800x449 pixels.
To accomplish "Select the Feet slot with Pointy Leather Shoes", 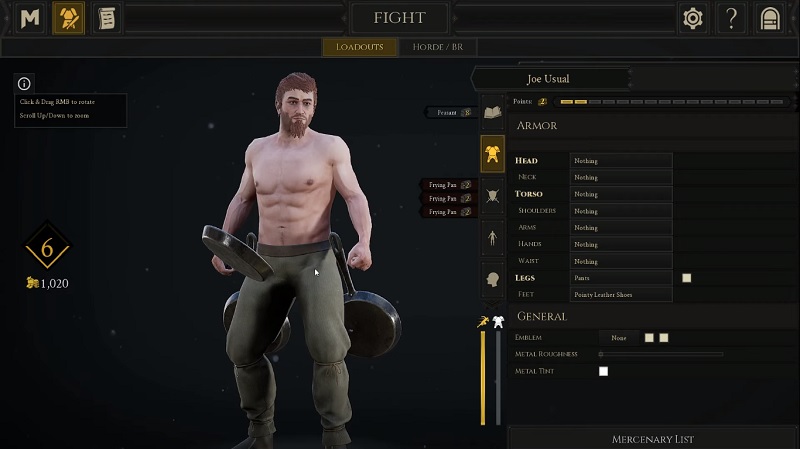I will point(620,294).
